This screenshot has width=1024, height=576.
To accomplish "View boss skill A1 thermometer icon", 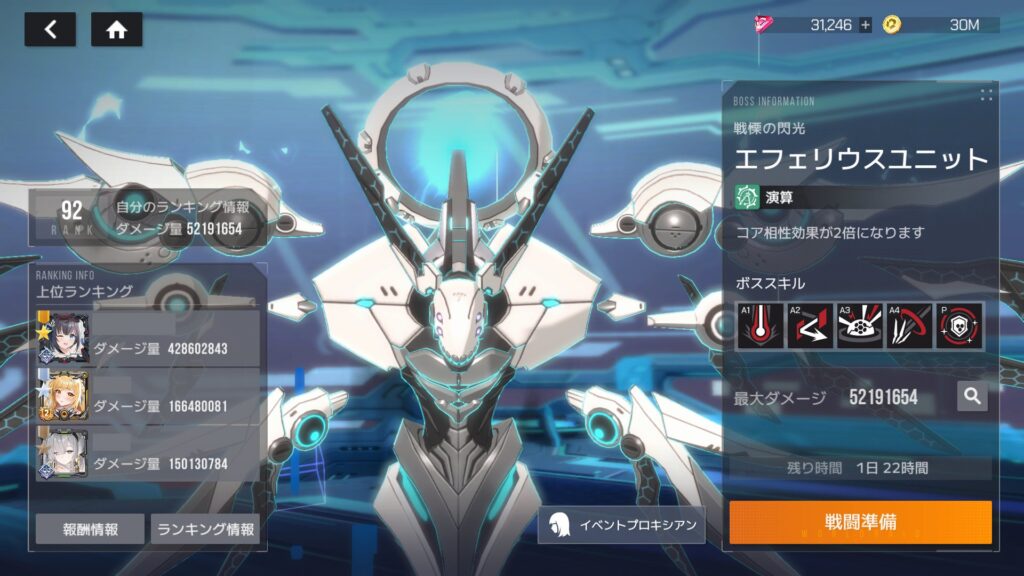I will tap(759, 326).
